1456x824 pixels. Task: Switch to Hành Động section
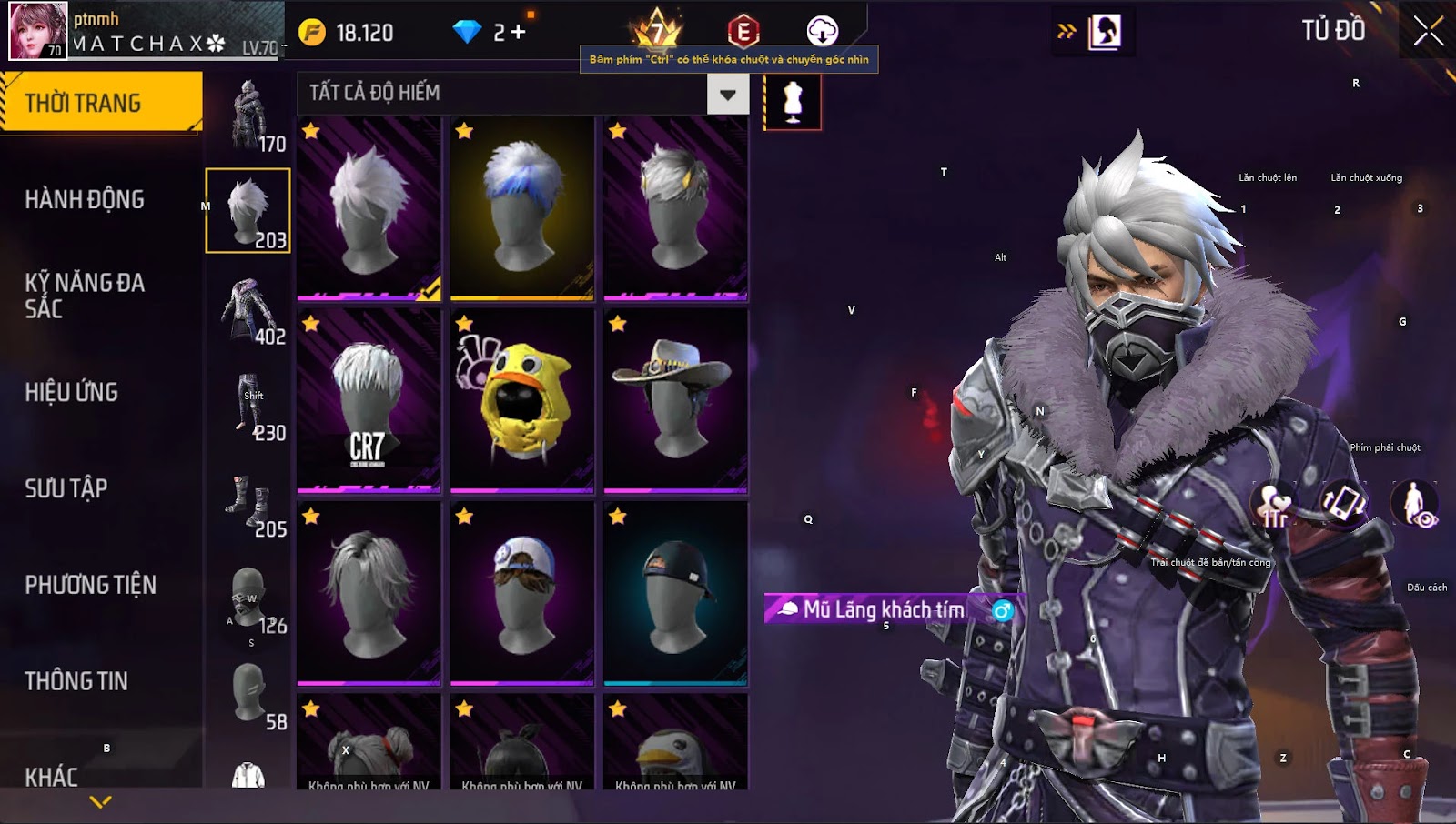85,199
